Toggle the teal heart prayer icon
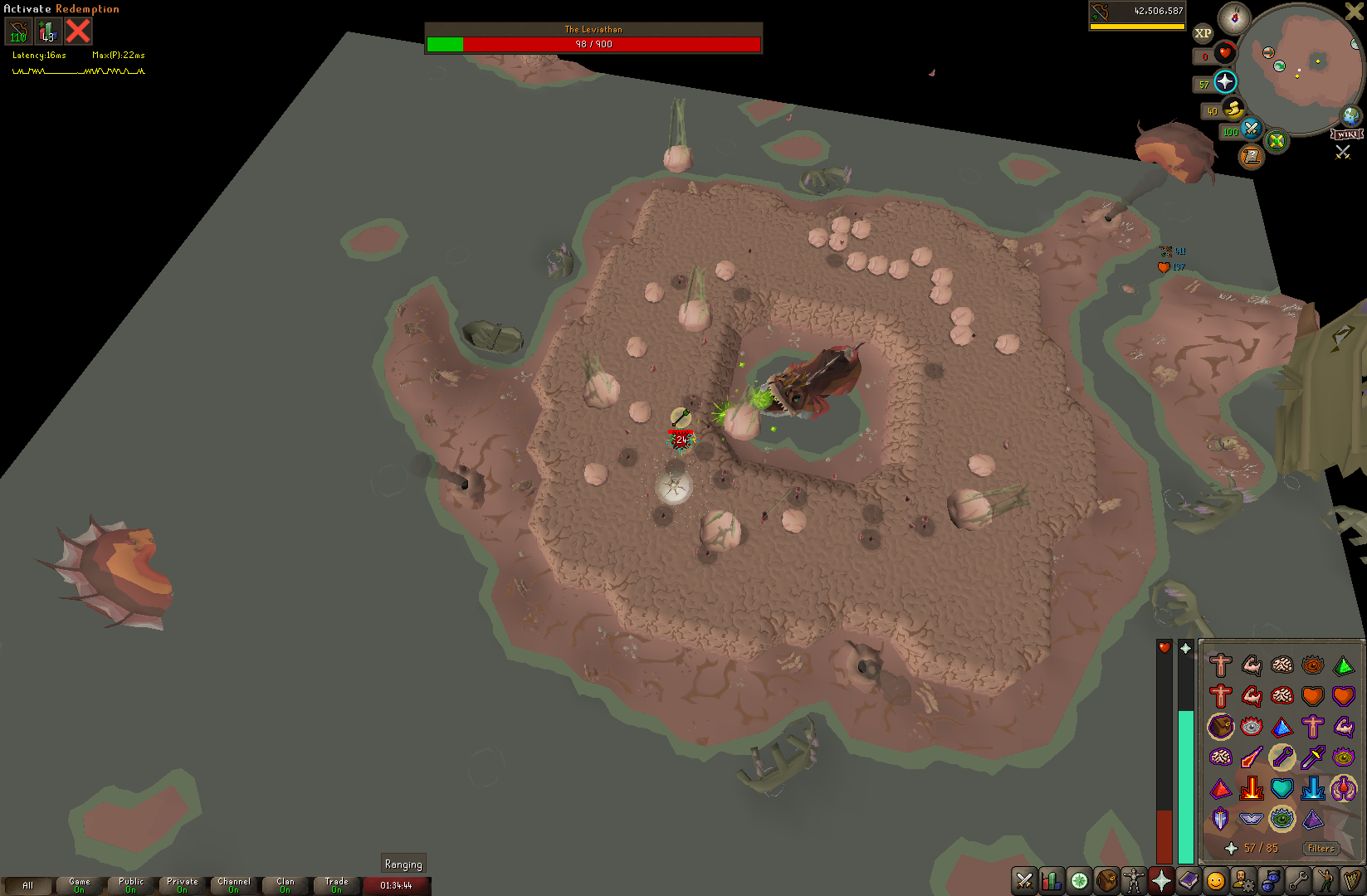Screen dimensions: 1367x896 click(x=1282, y=788)
